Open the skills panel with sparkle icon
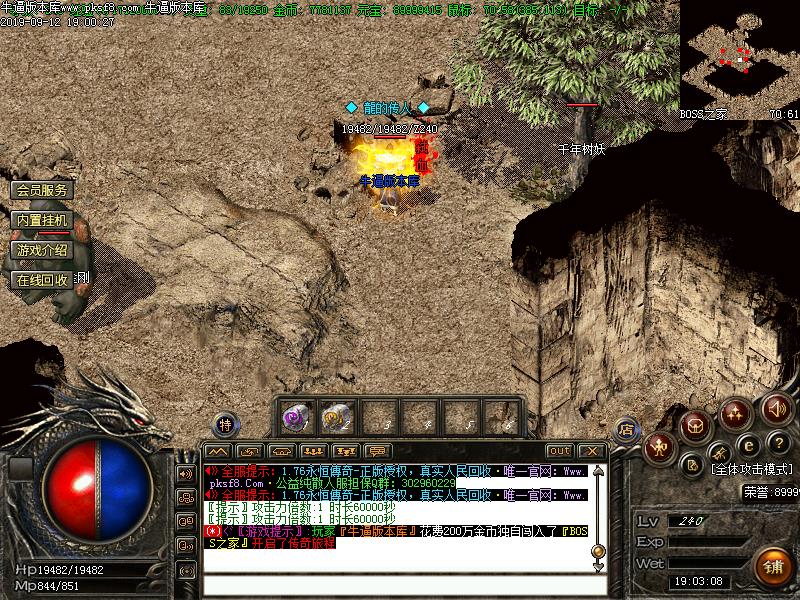This screenshot has height=600, width=800. (736, 411)
